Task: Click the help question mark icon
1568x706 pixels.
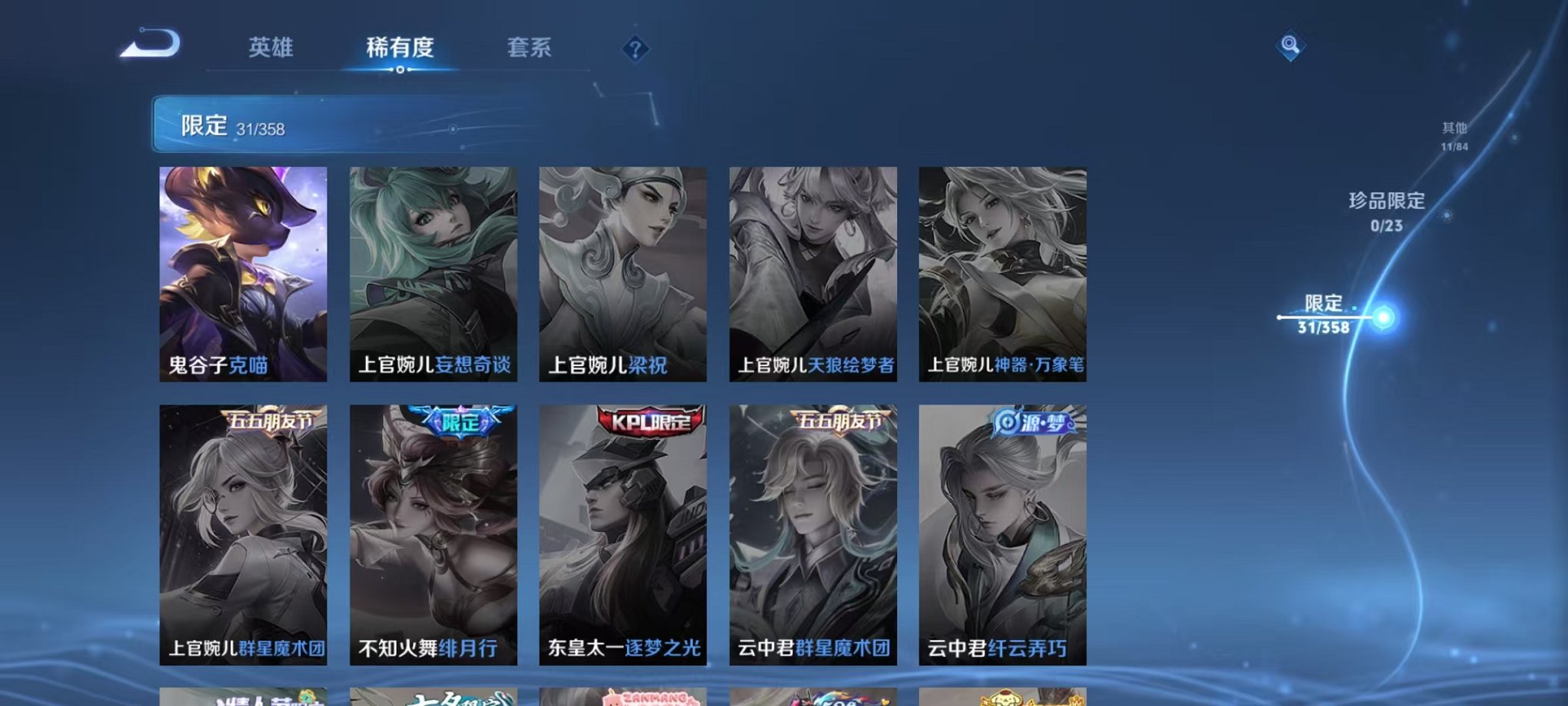Action: tap(635, 50)
